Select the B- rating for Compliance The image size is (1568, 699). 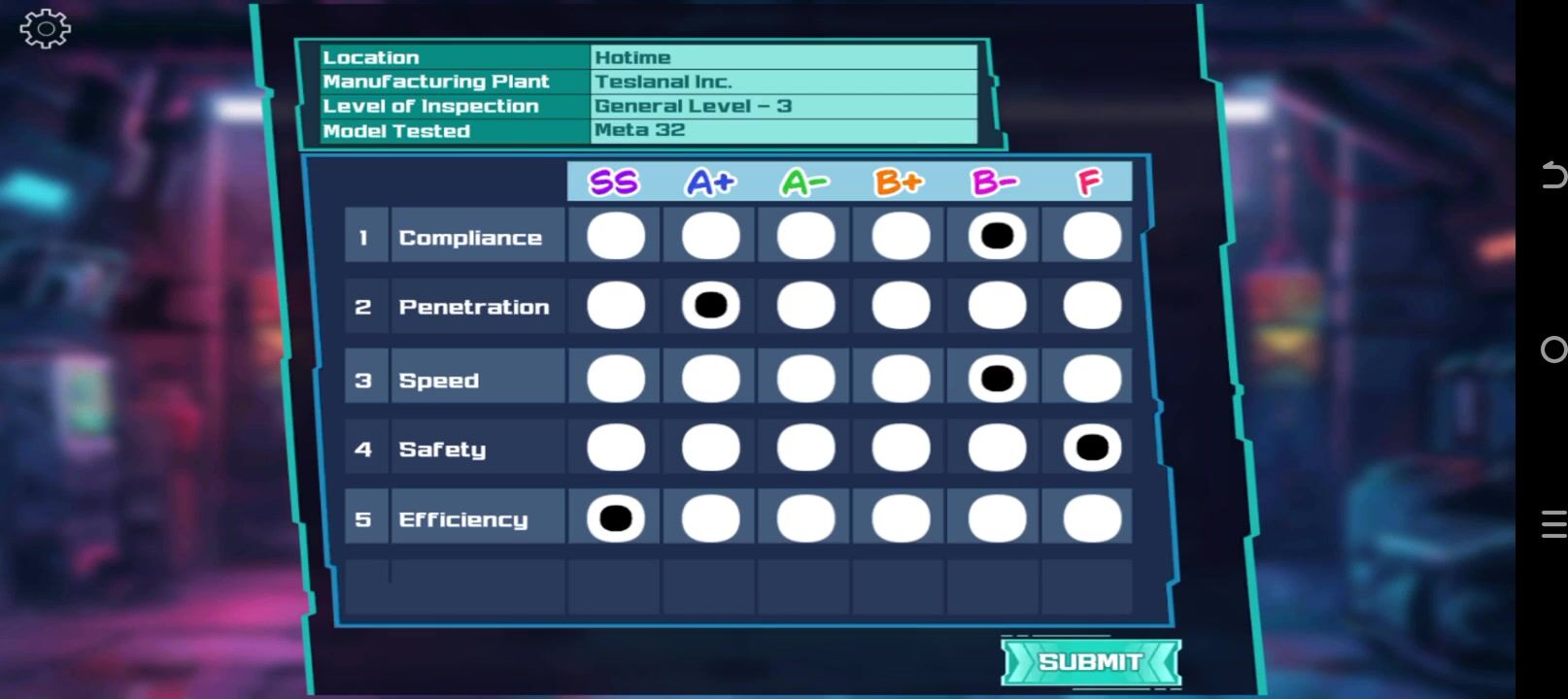(997, 236)
